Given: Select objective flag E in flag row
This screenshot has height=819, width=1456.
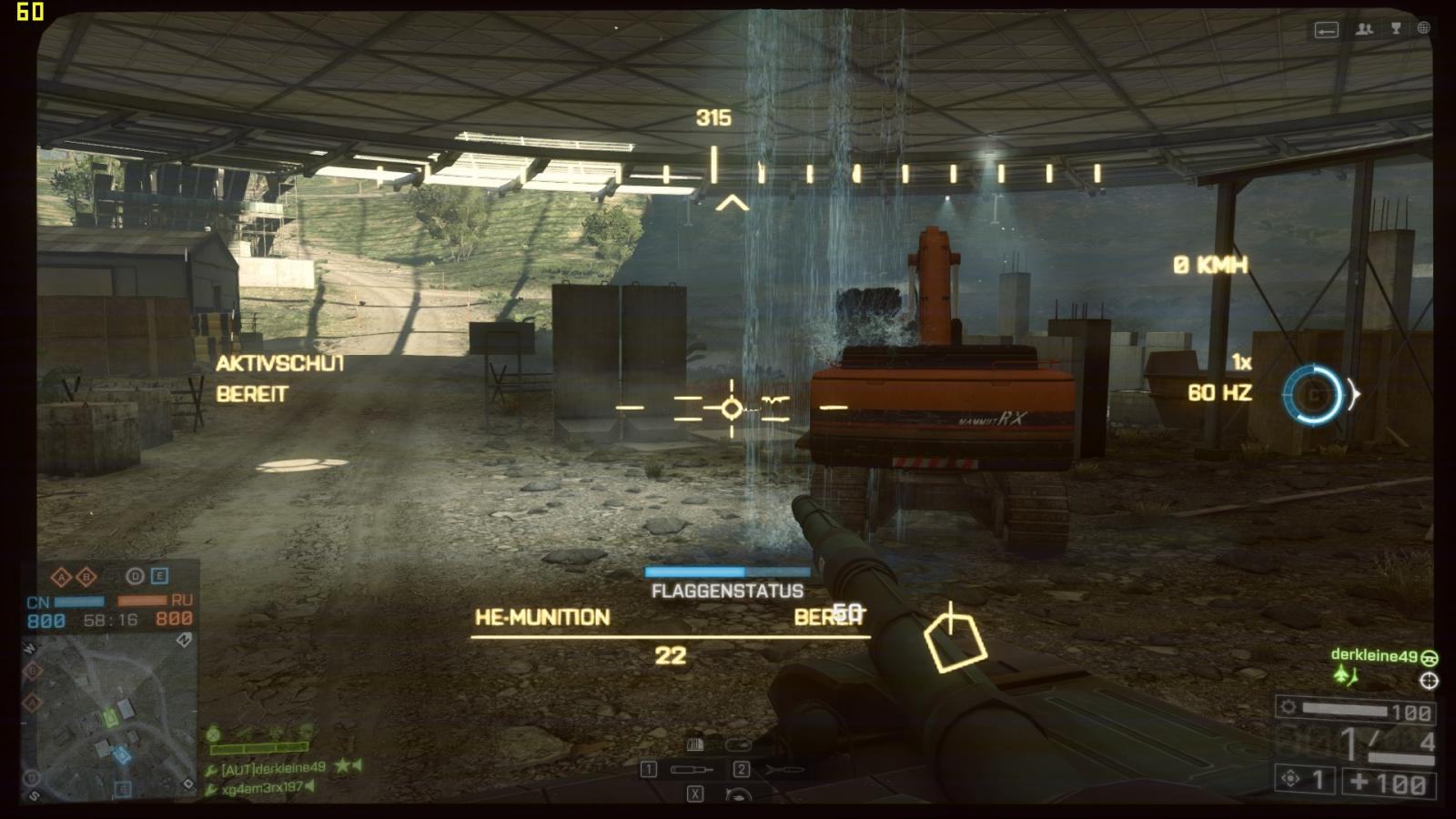Looking at the screenshot, I should [x=159, y=576].
